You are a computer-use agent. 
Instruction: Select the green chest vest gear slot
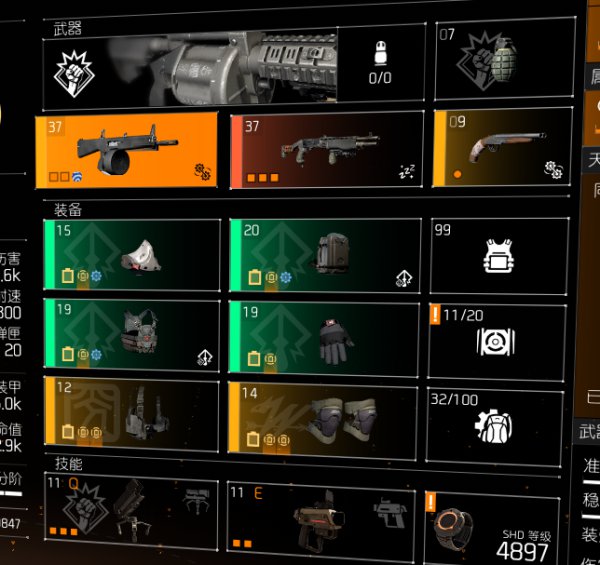pos(132,336)
